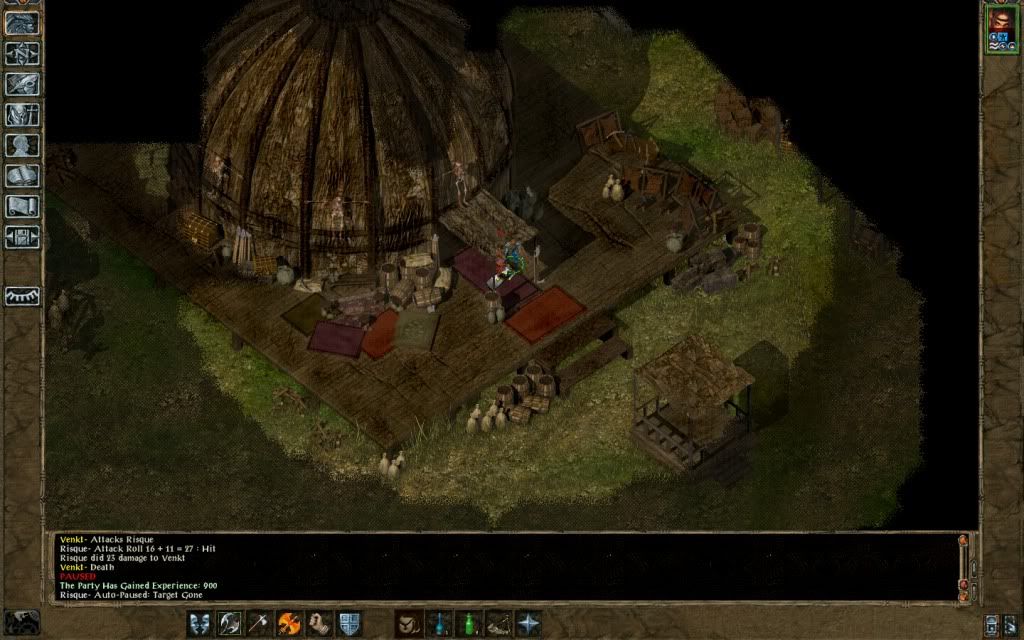This screenshot has width=1024, height=640.
Task: Equip the flaming orange axe weapon
Action: click(290, 623)
